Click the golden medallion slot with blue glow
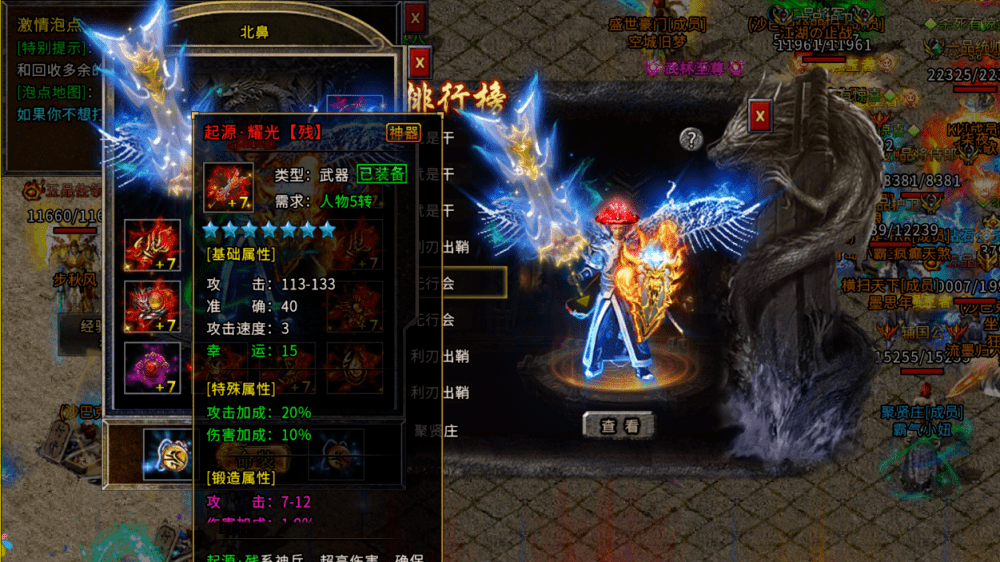 166,453
